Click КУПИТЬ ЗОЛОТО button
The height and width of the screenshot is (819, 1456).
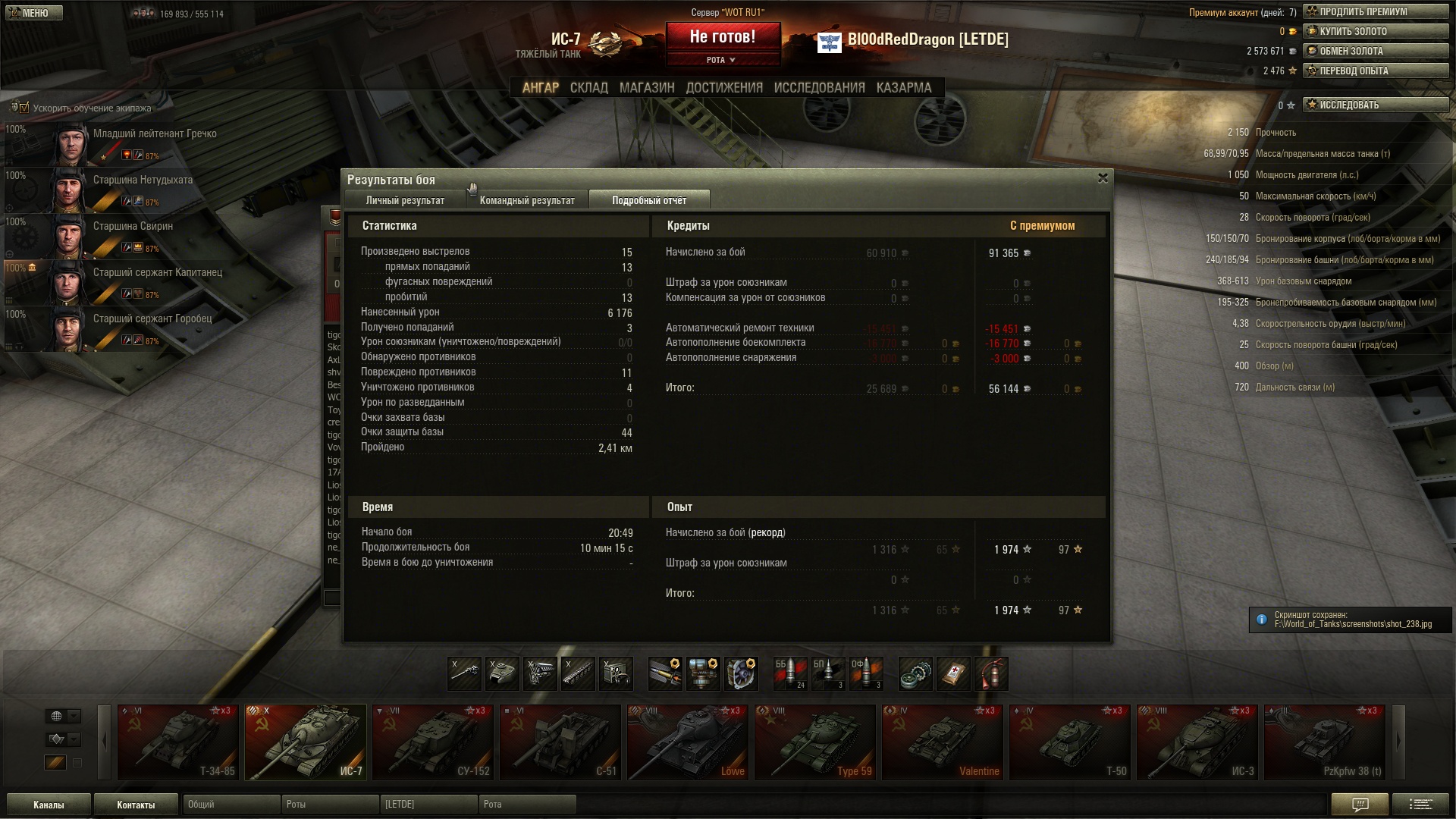pyautogui.click(x=1375, y=31)
